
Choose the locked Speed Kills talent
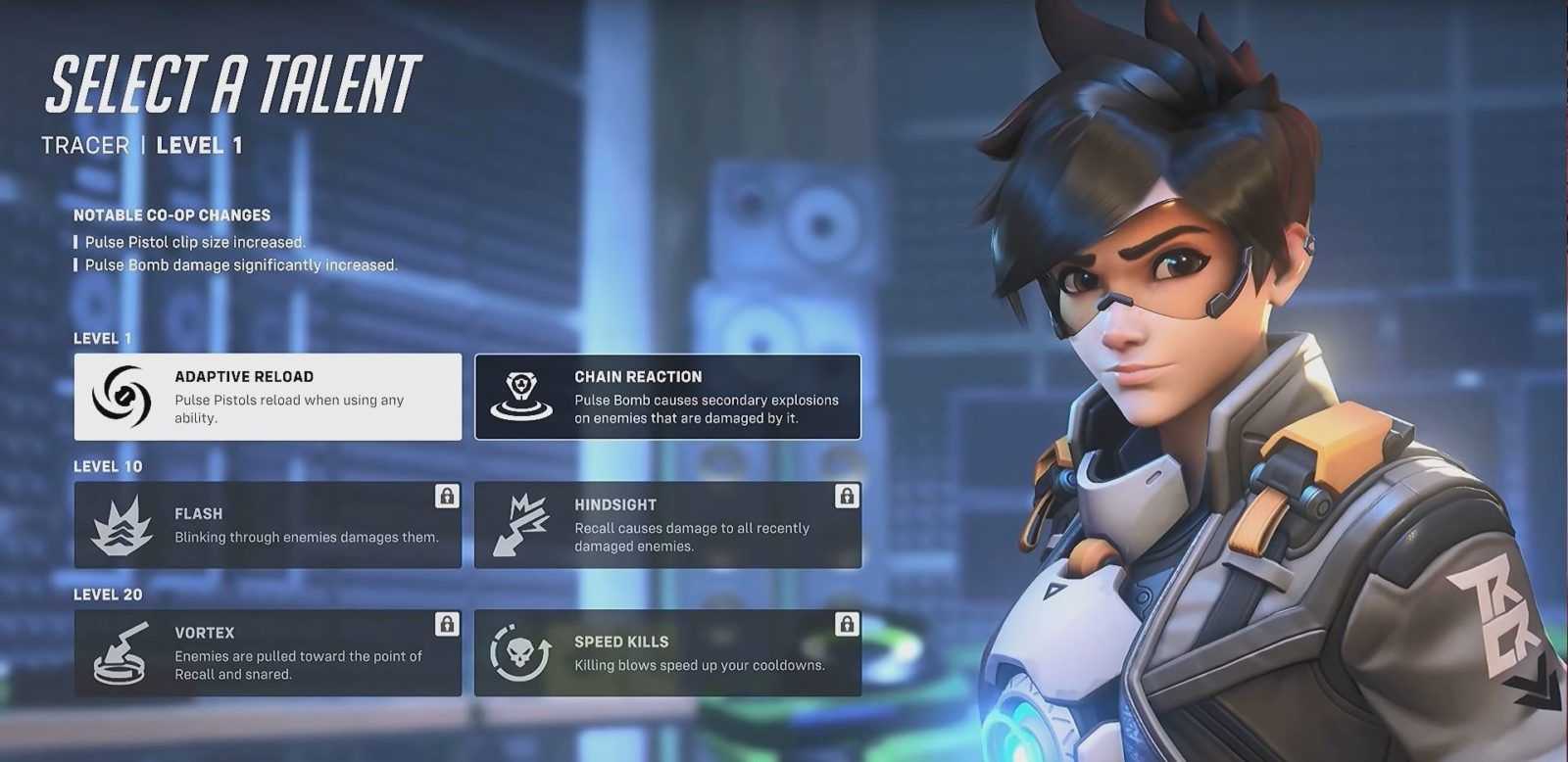(x=667, y=653)
